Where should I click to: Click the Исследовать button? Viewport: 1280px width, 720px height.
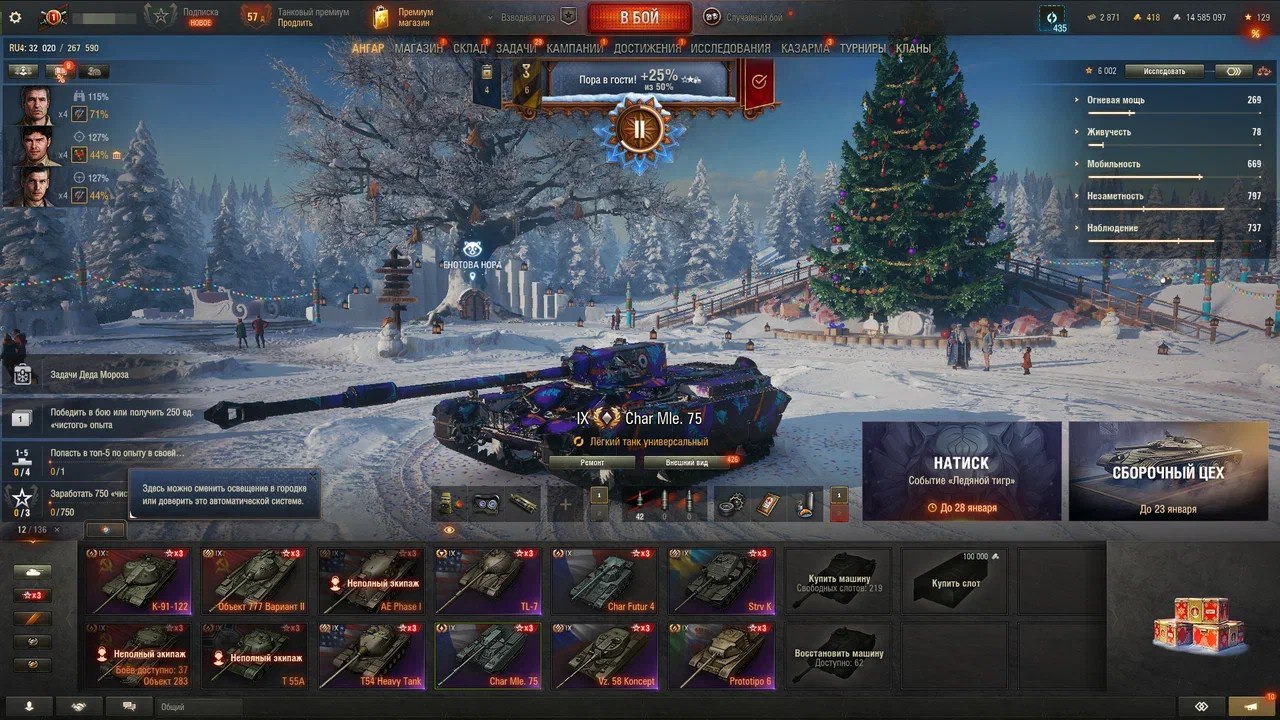coord(1163,71)
